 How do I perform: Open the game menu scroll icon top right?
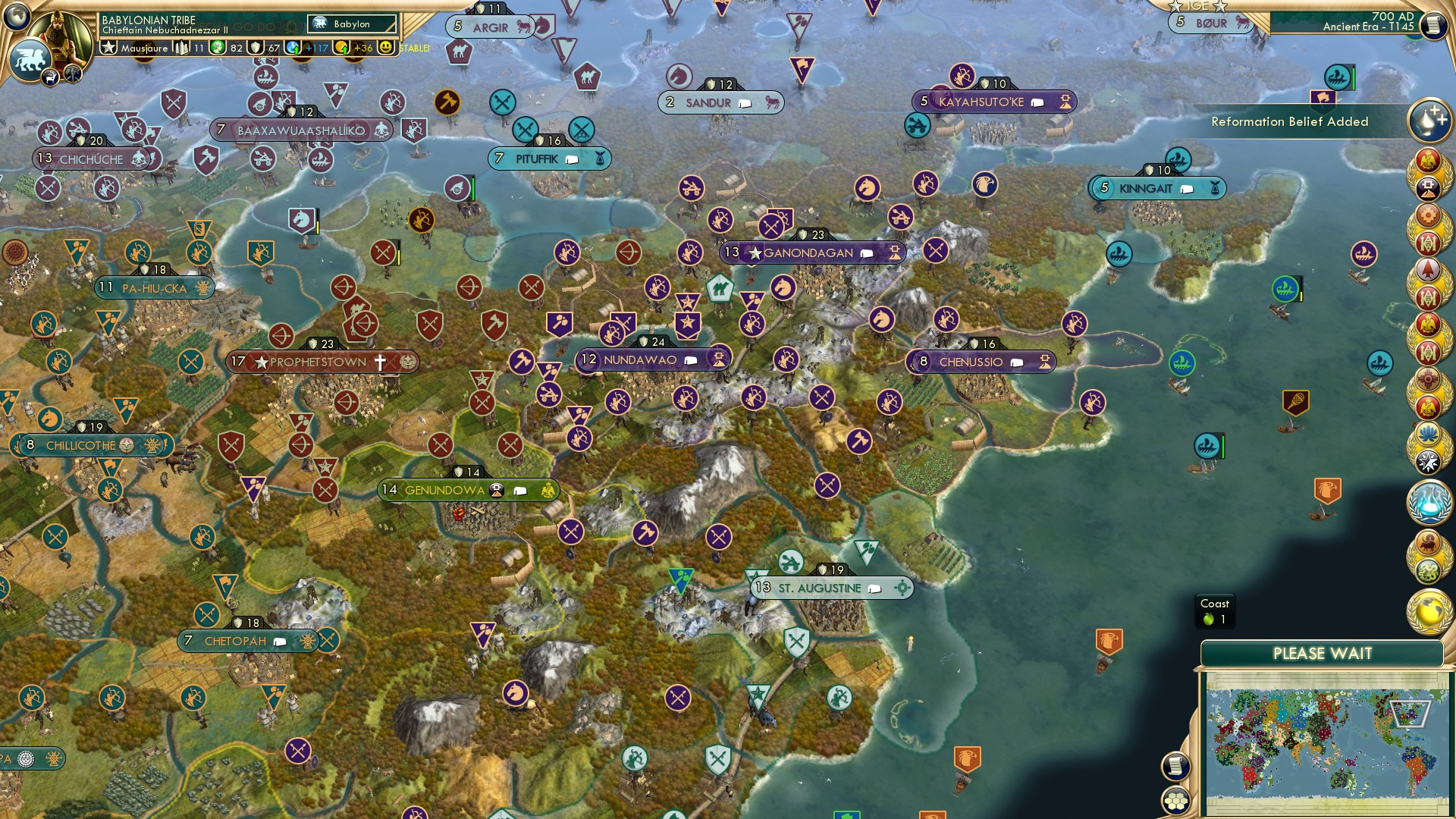[x=1435, y=25]
